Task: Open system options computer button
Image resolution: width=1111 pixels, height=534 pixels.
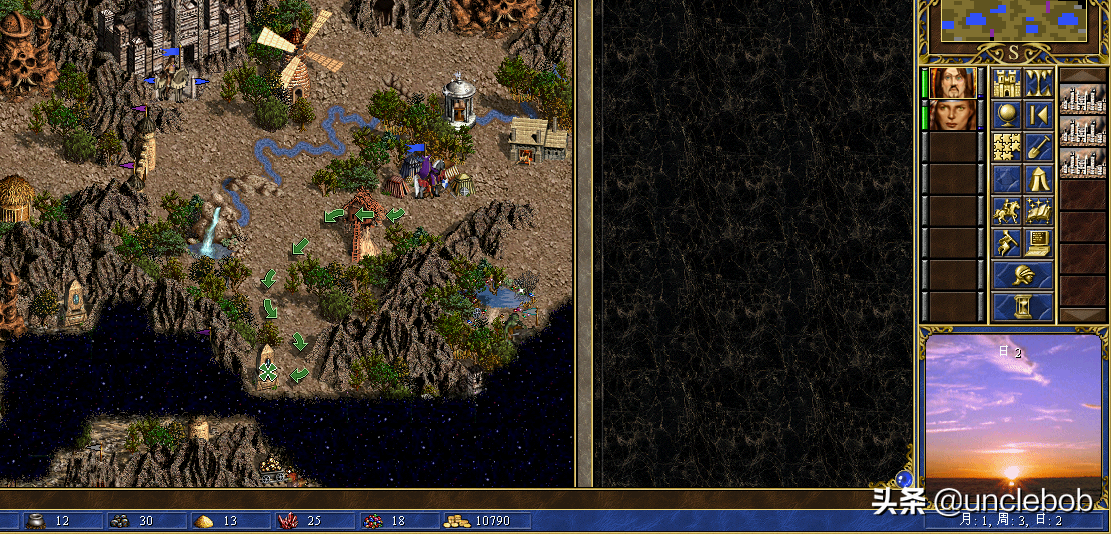Action: [x=1038, y=243]
